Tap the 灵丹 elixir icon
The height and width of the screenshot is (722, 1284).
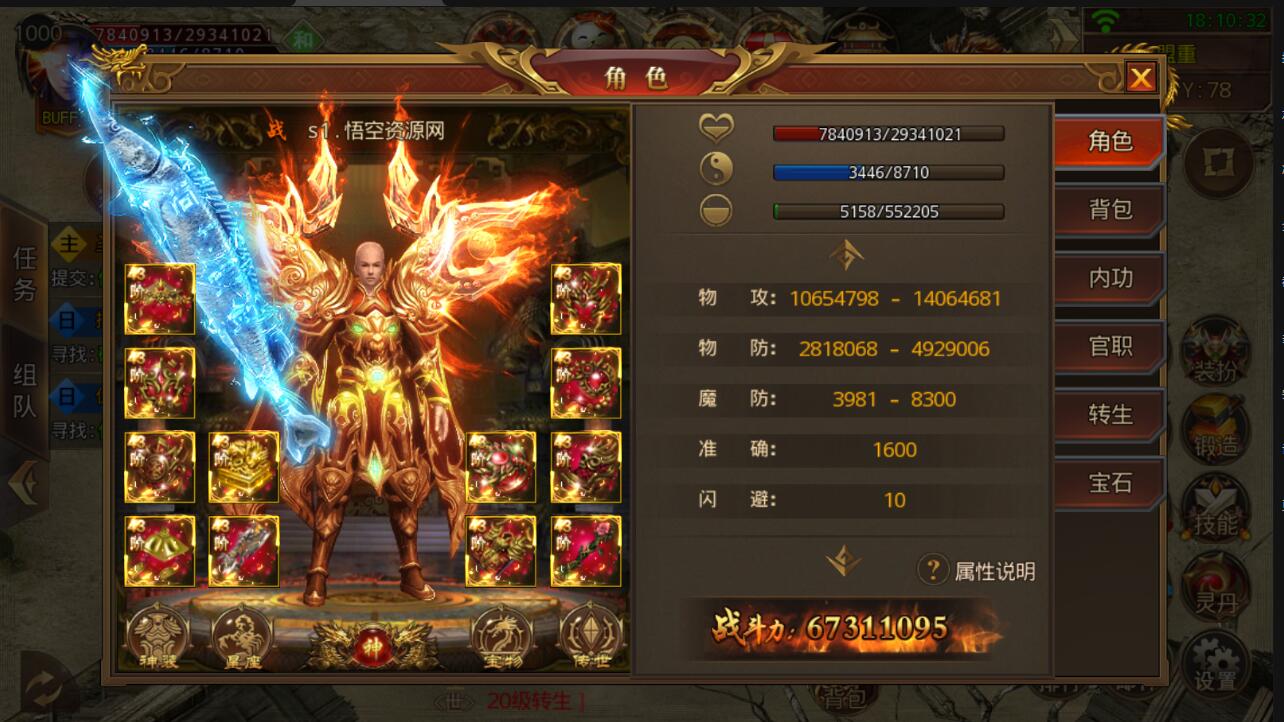[1216, 587]
